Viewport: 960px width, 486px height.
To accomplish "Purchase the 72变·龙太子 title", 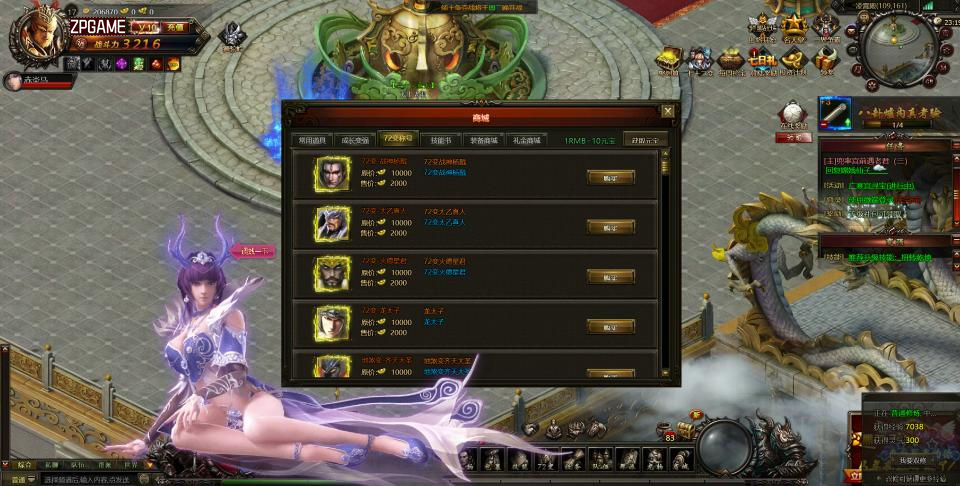I will (x=610, y=326).
